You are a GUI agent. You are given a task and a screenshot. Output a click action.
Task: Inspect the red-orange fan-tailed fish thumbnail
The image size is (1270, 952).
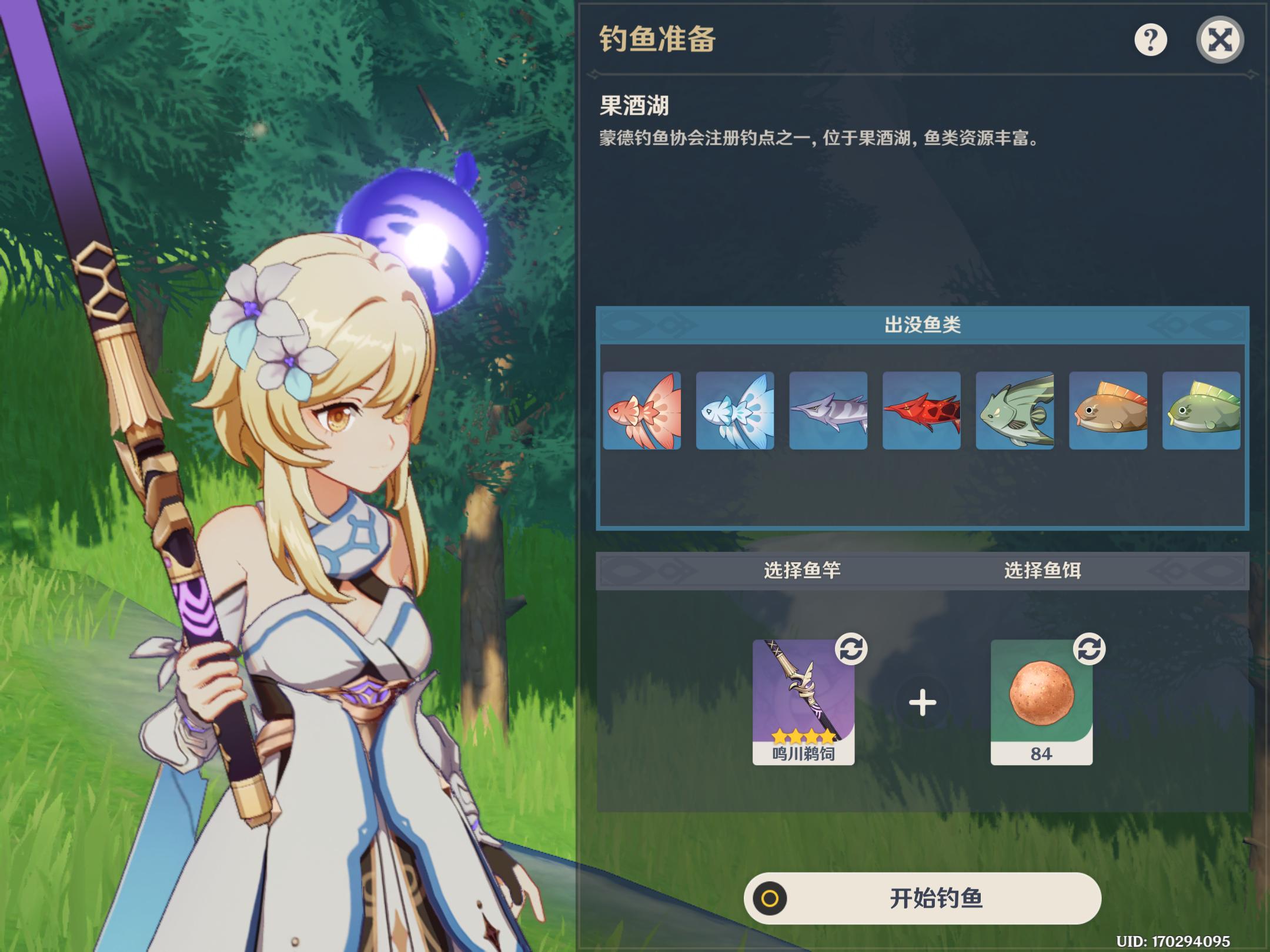(642, 410)
